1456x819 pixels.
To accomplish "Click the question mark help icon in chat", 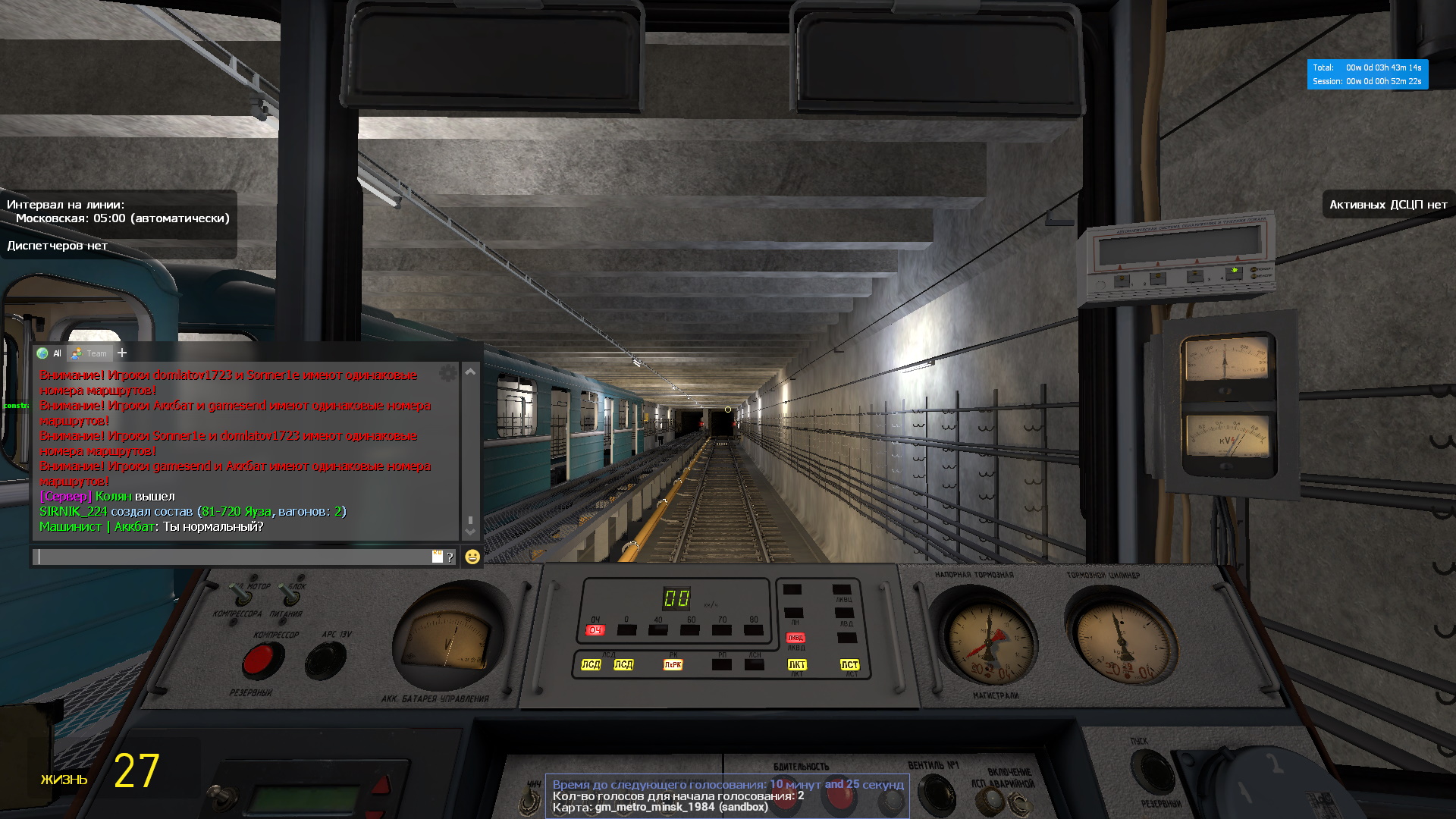I will pyautogui.click(x=450, y=557).
